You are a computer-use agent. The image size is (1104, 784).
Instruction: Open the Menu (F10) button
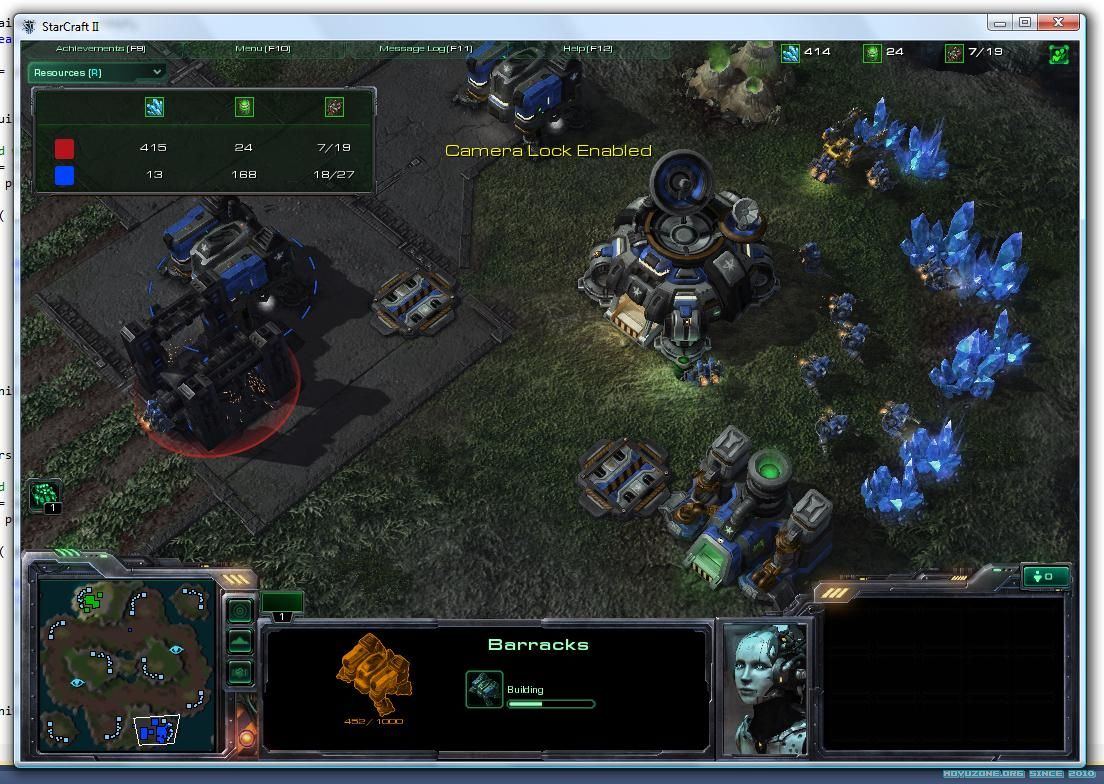coord(262,48)
